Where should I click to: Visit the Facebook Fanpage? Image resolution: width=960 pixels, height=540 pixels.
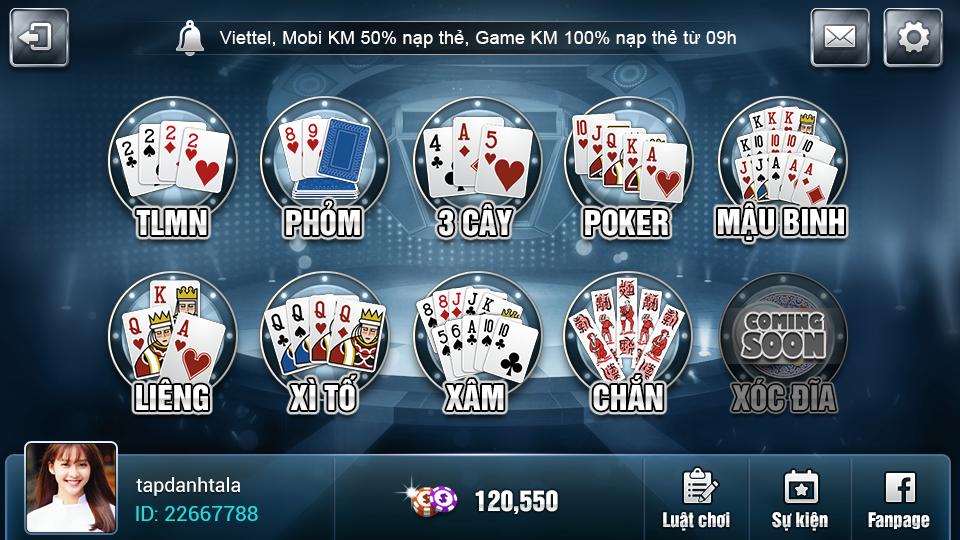pyautogui.click(x=898, y=499)
